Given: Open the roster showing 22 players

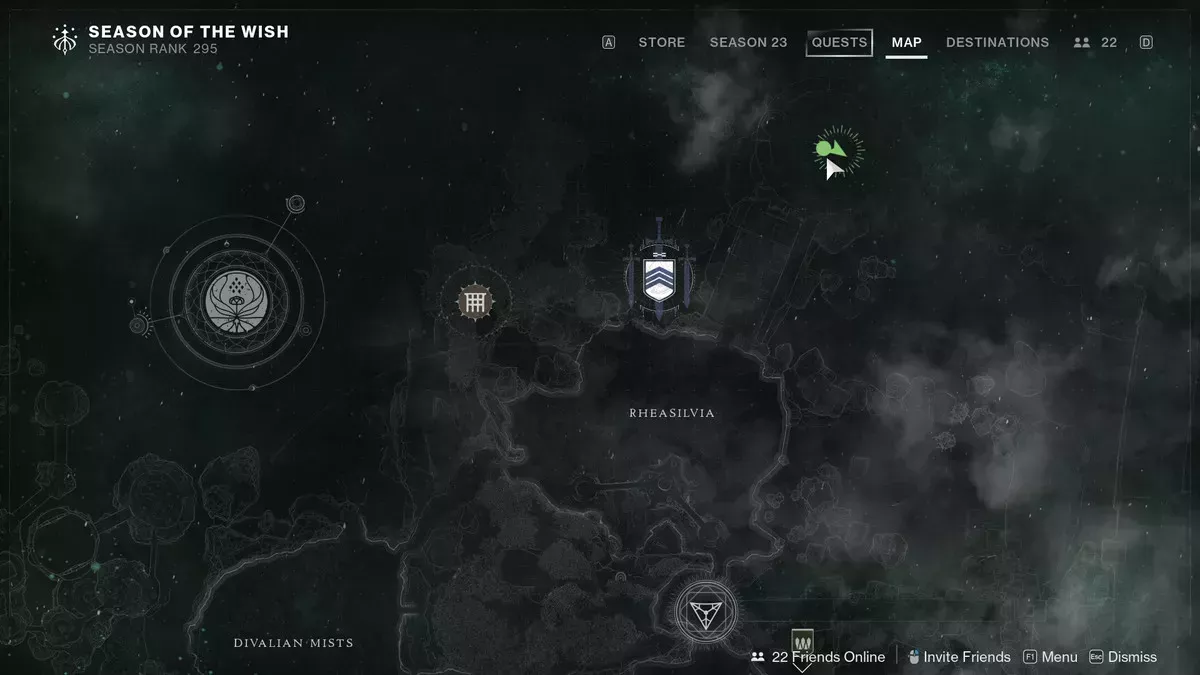Looking at the screenshot, I should [1095, 42].
